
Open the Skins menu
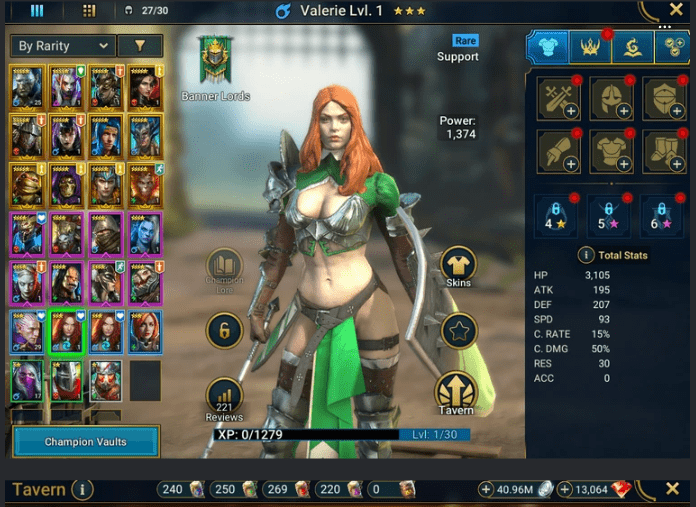tap(458, 265)
